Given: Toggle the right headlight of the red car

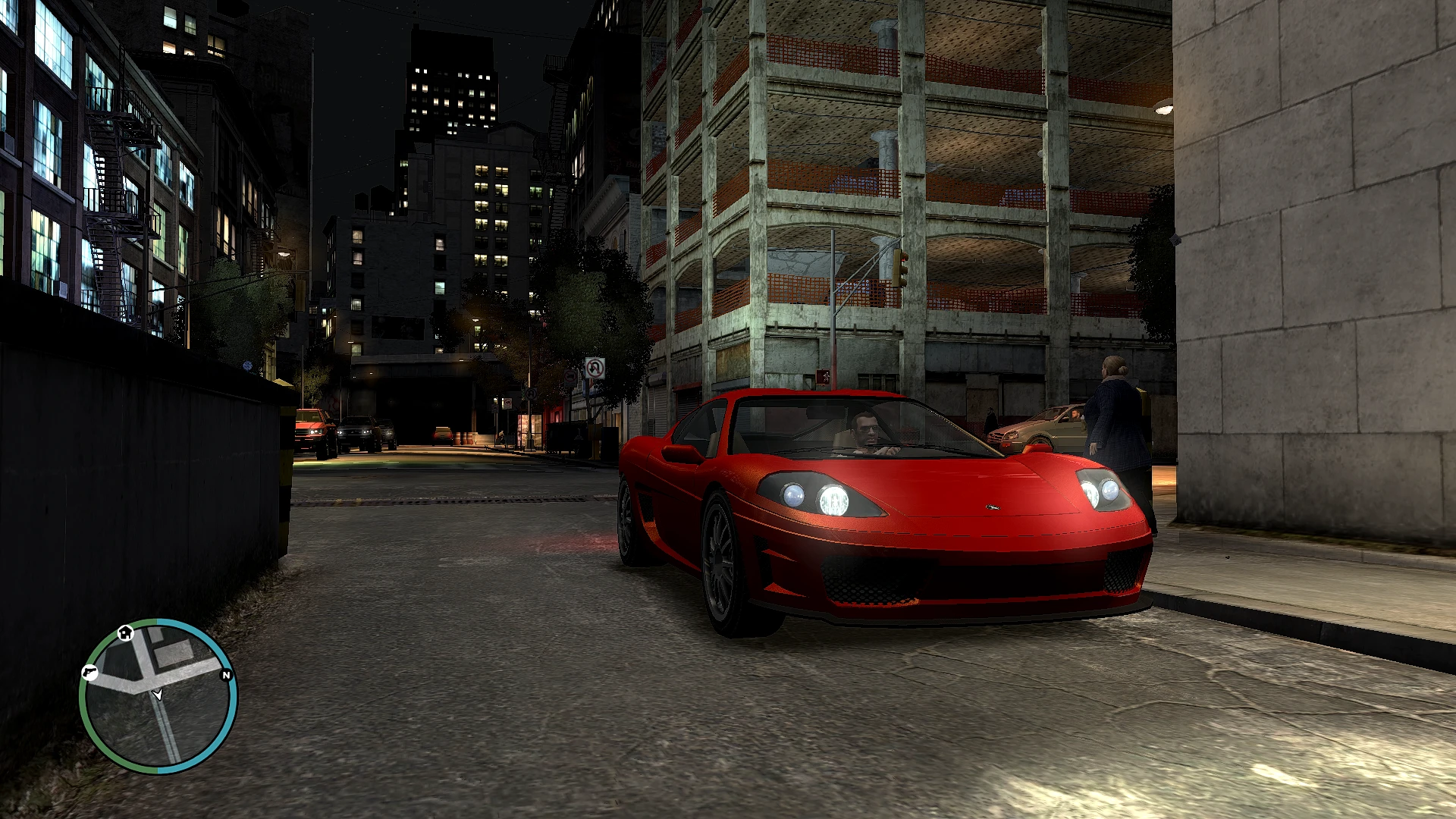Looking at the screenshot, I should (1101, 489).
